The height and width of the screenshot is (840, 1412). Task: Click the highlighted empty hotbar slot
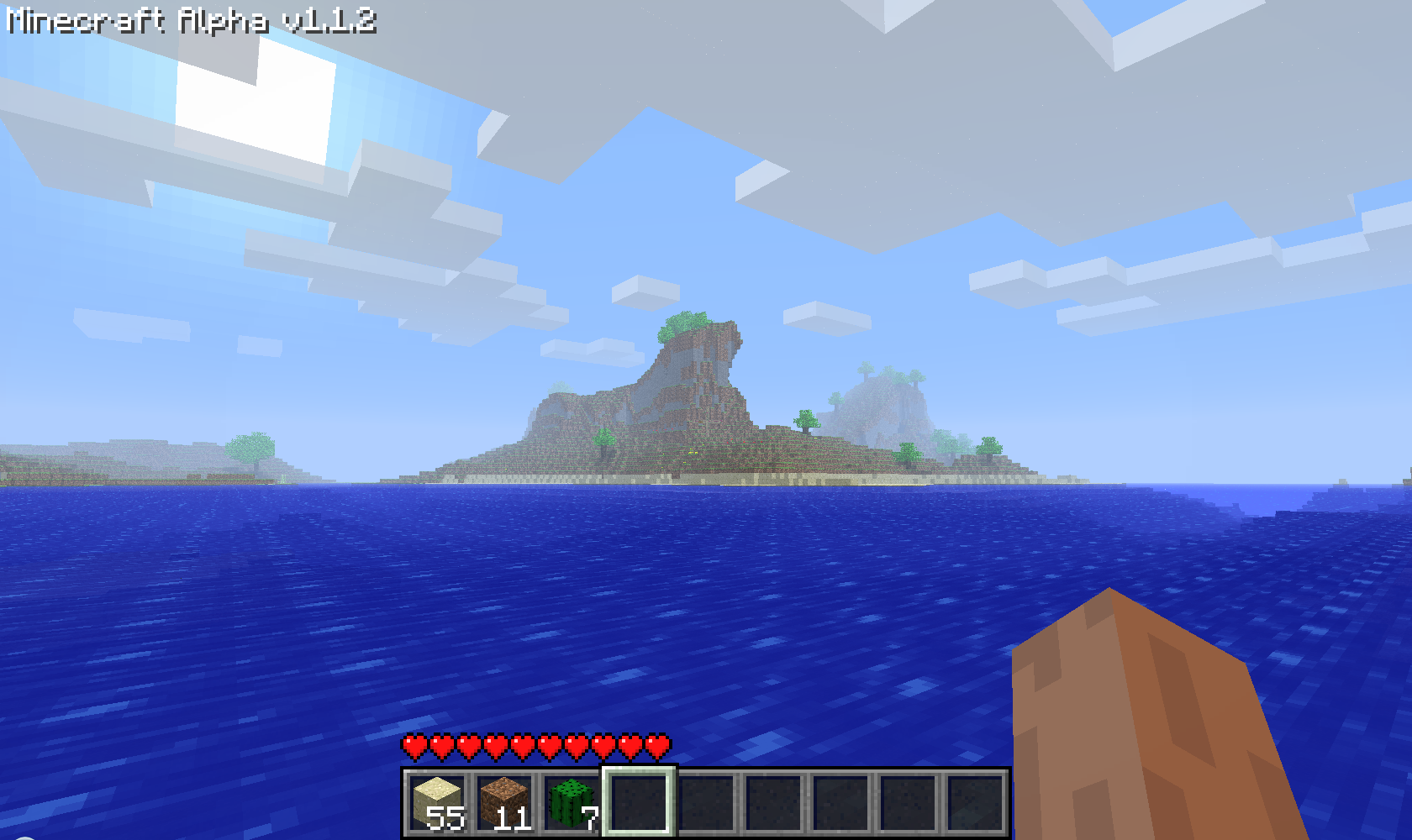[639, 802]
